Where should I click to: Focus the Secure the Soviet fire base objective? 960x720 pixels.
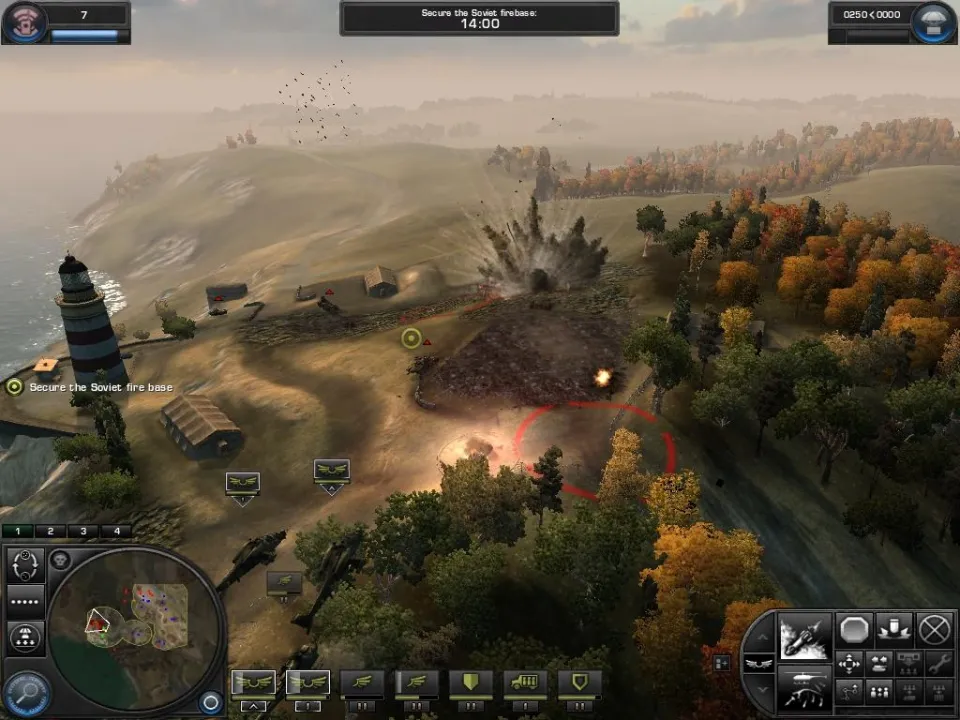point(15,386)
